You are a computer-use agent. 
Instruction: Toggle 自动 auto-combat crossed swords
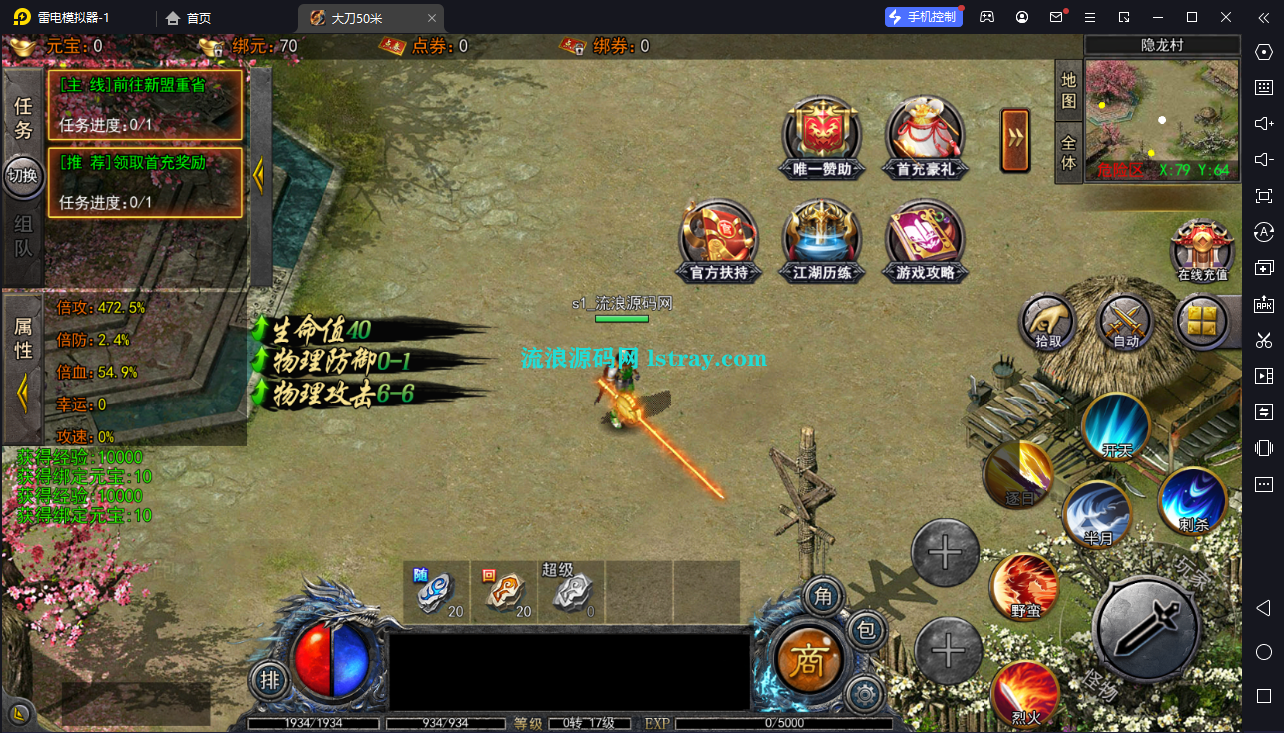tap(1126, 322)
